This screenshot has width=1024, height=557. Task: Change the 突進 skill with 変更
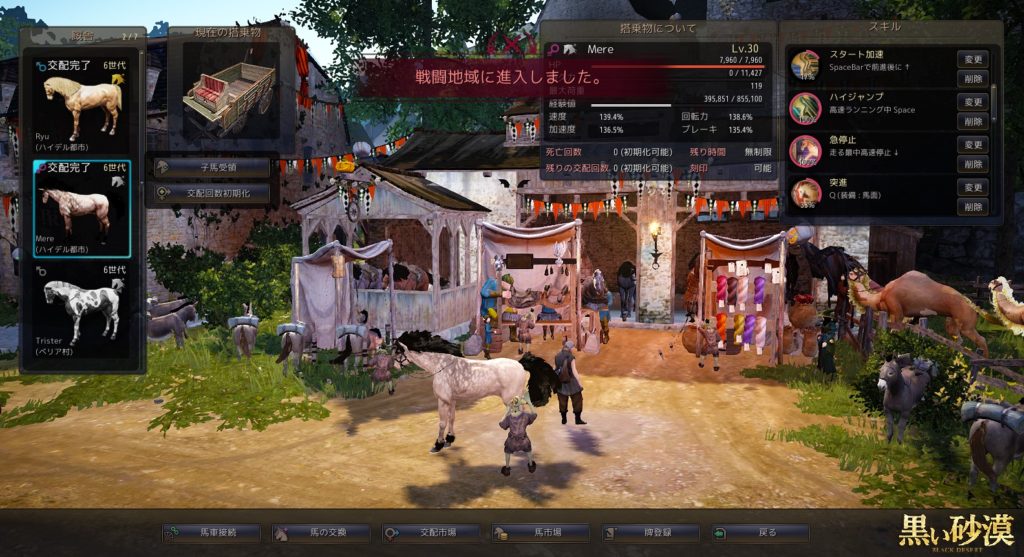click(973, 187)
